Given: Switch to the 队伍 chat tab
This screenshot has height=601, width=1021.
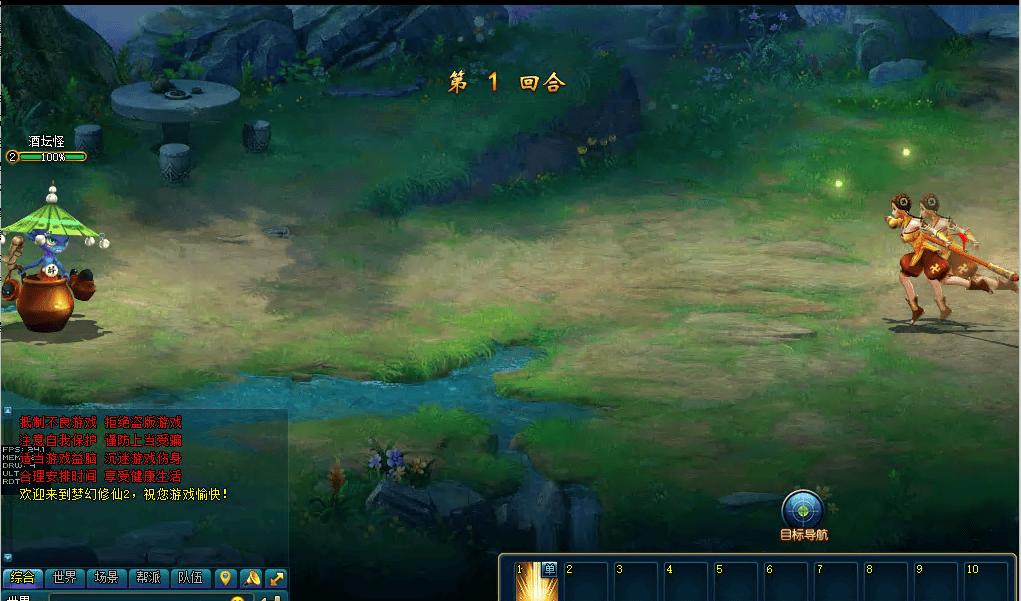Looking at the screenshot, I should point(190,578).
